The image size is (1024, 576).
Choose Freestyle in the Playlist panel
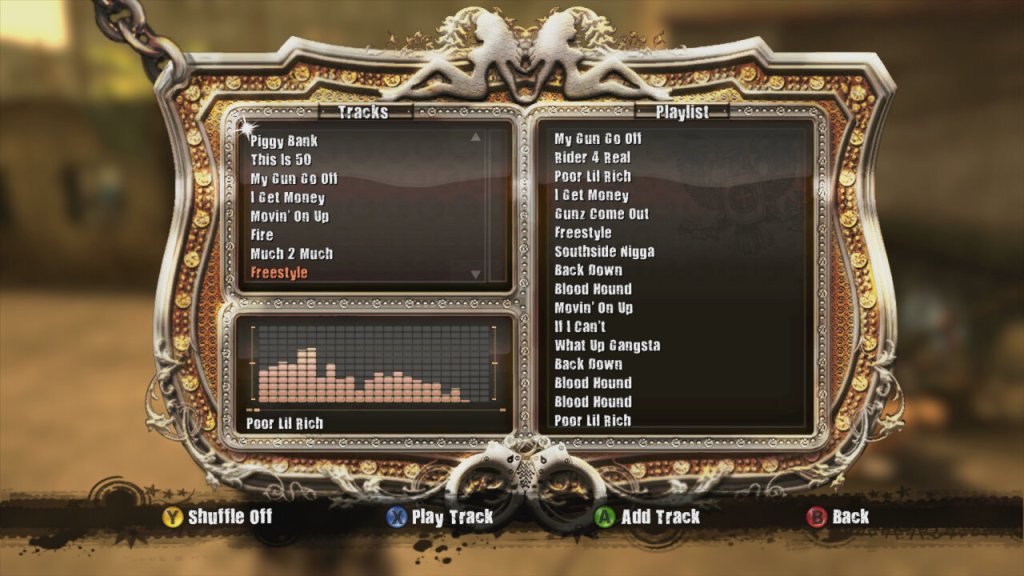[x=583, y=233]
